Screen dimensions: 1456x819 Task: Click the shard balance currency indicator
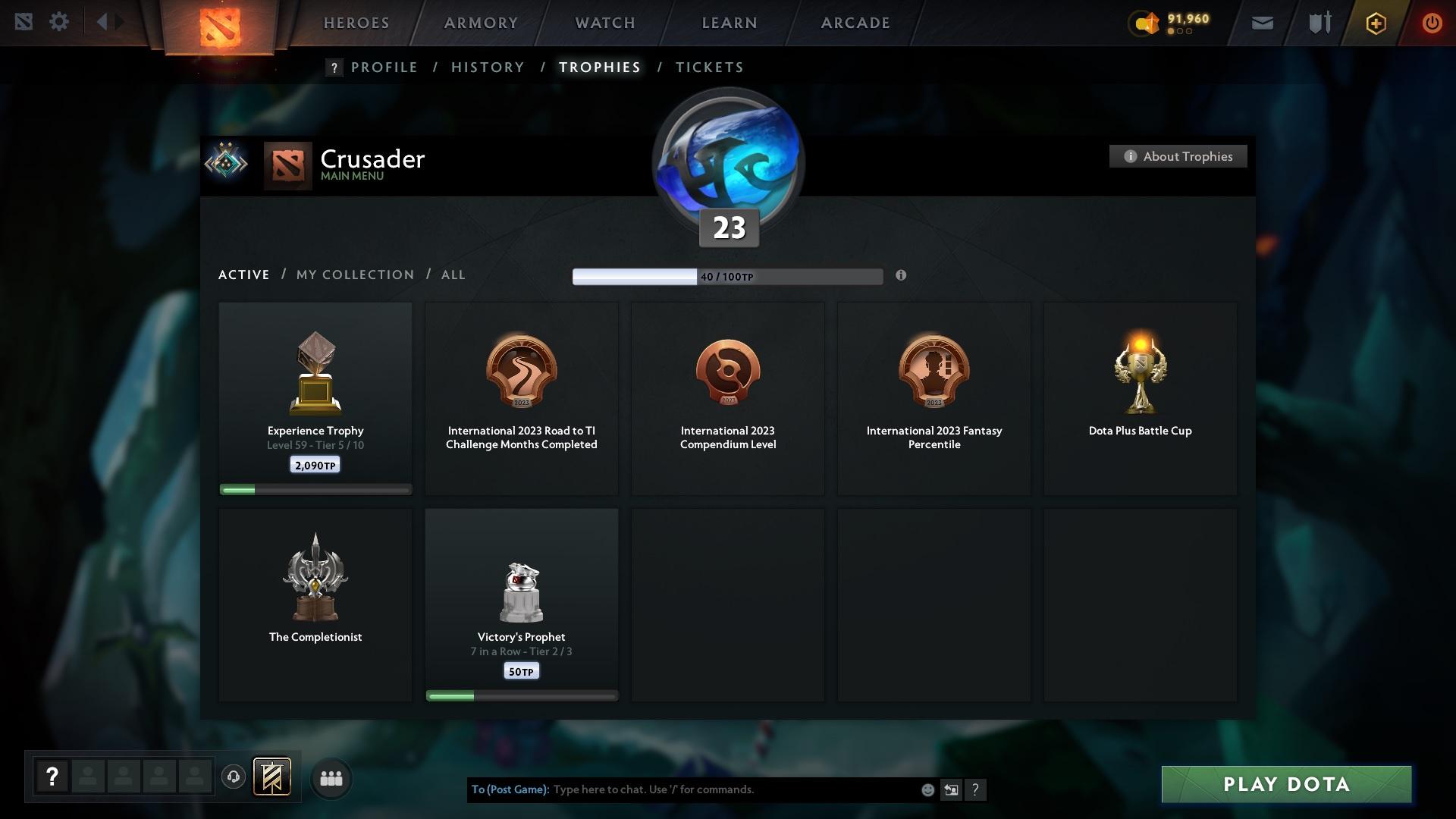point(1167,24)
